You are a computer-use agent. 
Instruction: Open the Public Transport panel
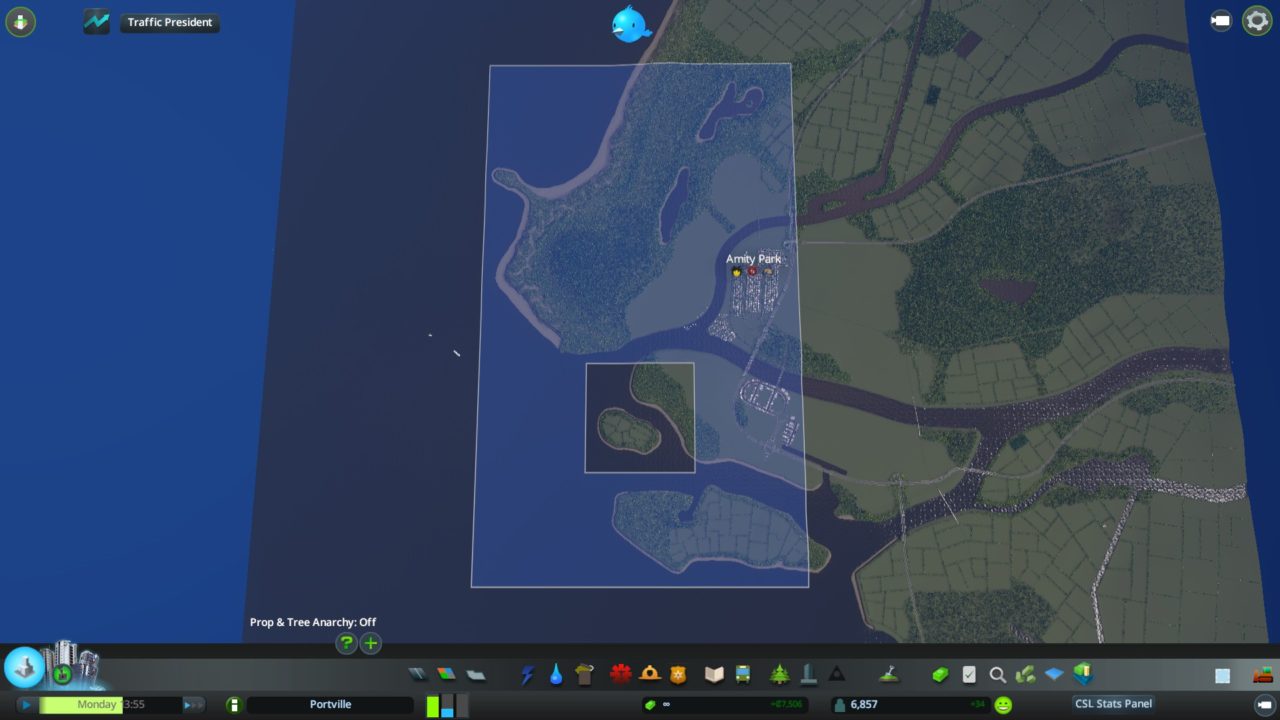tap(742, 673)
